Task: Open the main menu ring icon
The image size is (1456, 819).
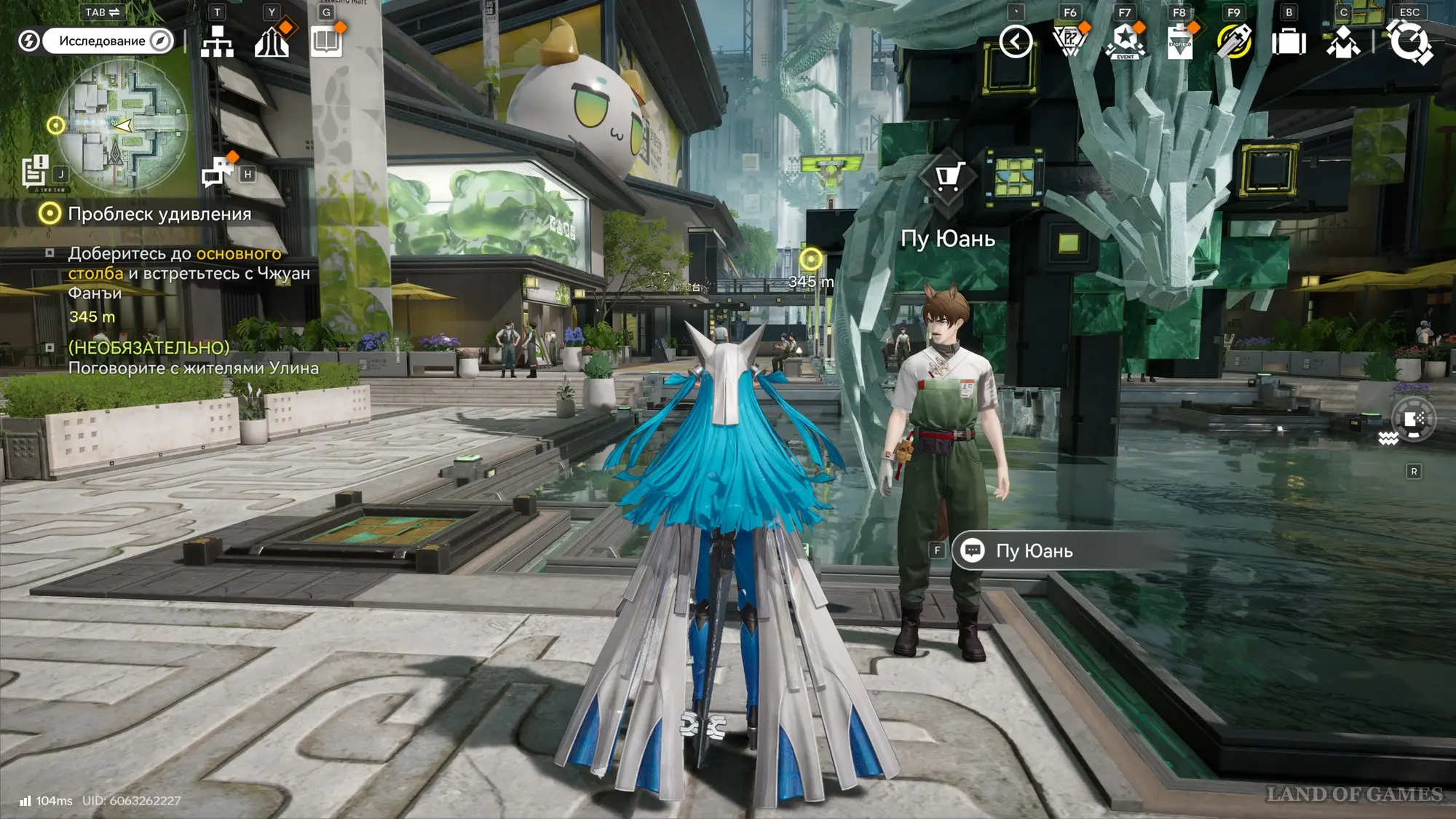Action: tap(1410, 41)
